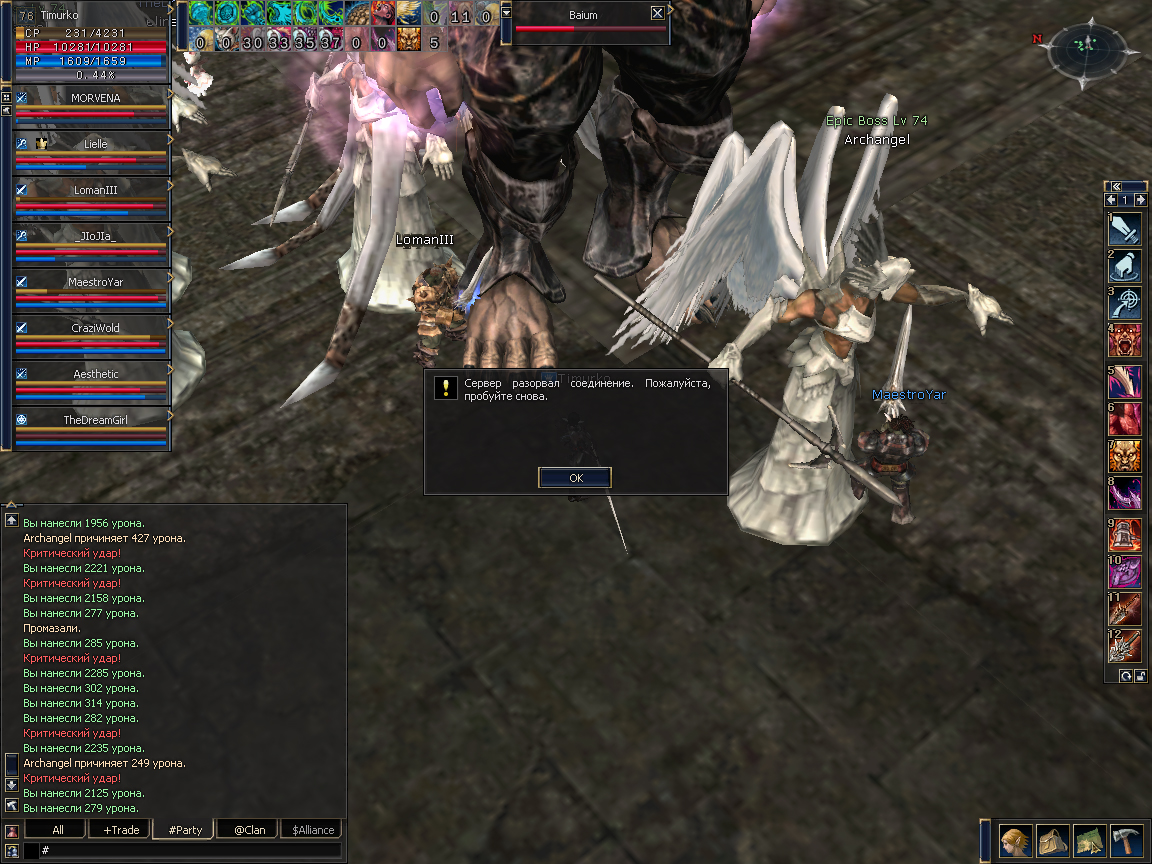Open the world map icon
Screen dimensions: 1152x864
point(1090,839)
